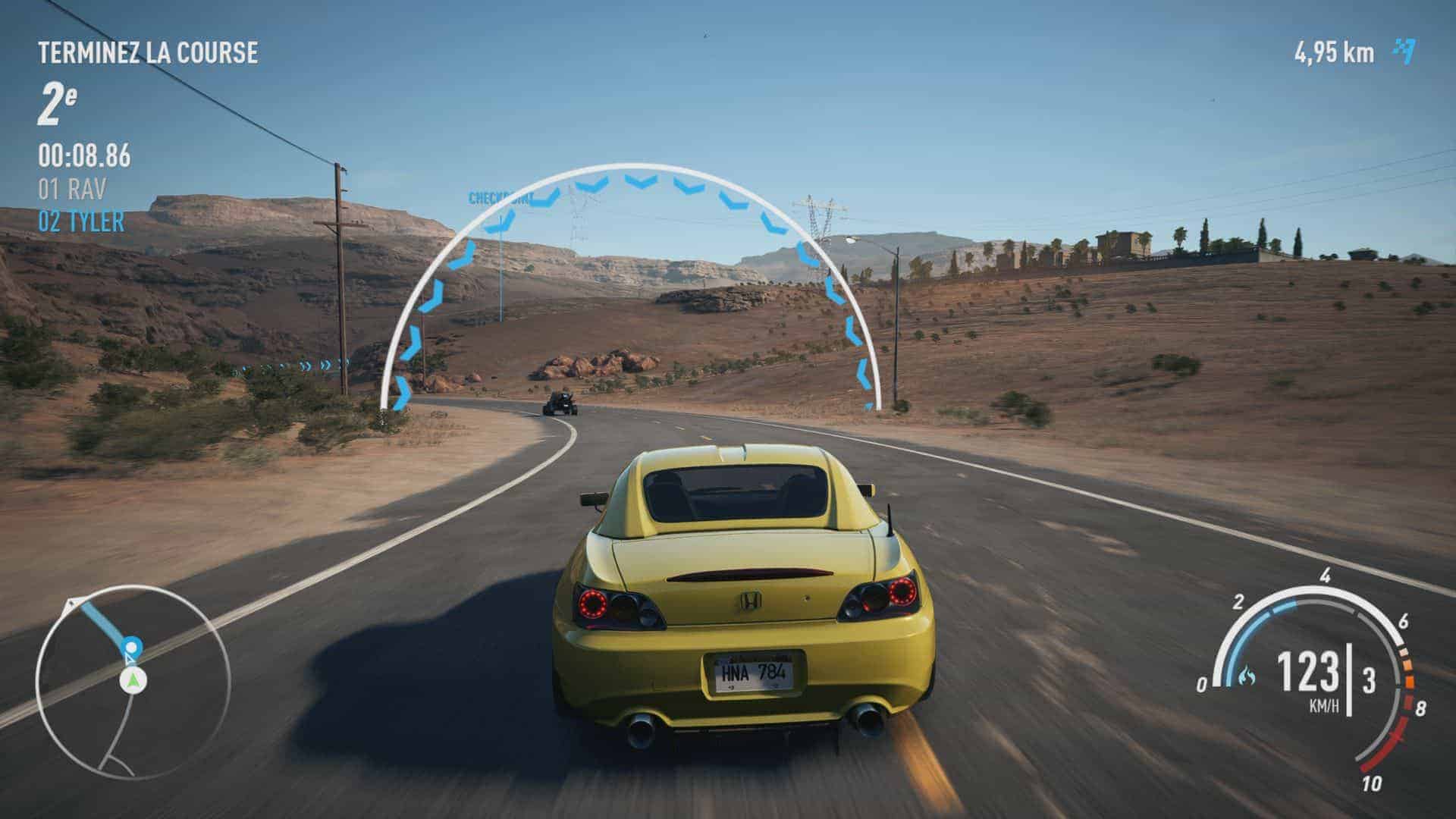Choose racer RAV in the standings list
This screenshot has height=819, width=1456.
73,189
